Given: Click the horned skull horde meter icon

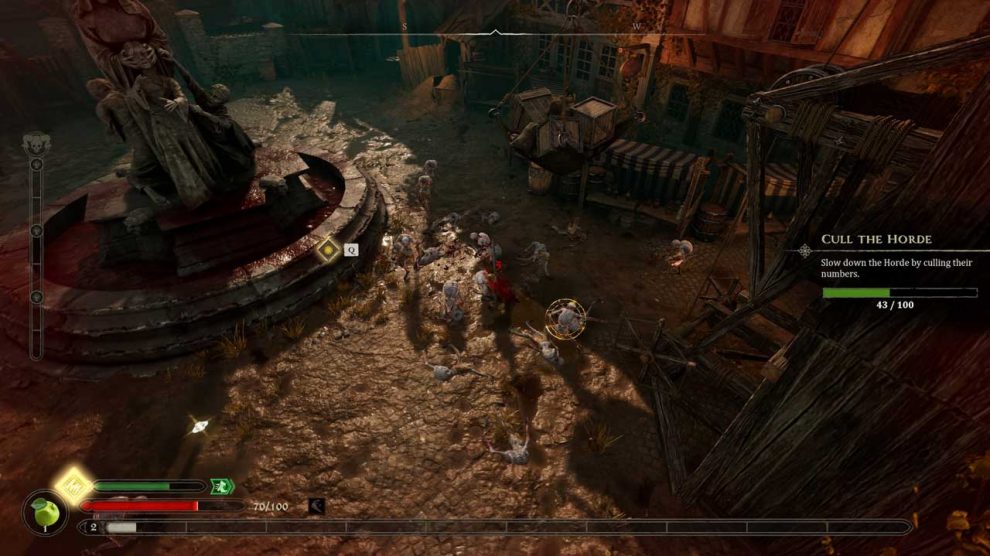Looking at the screenshot, I should coord(36,145).
